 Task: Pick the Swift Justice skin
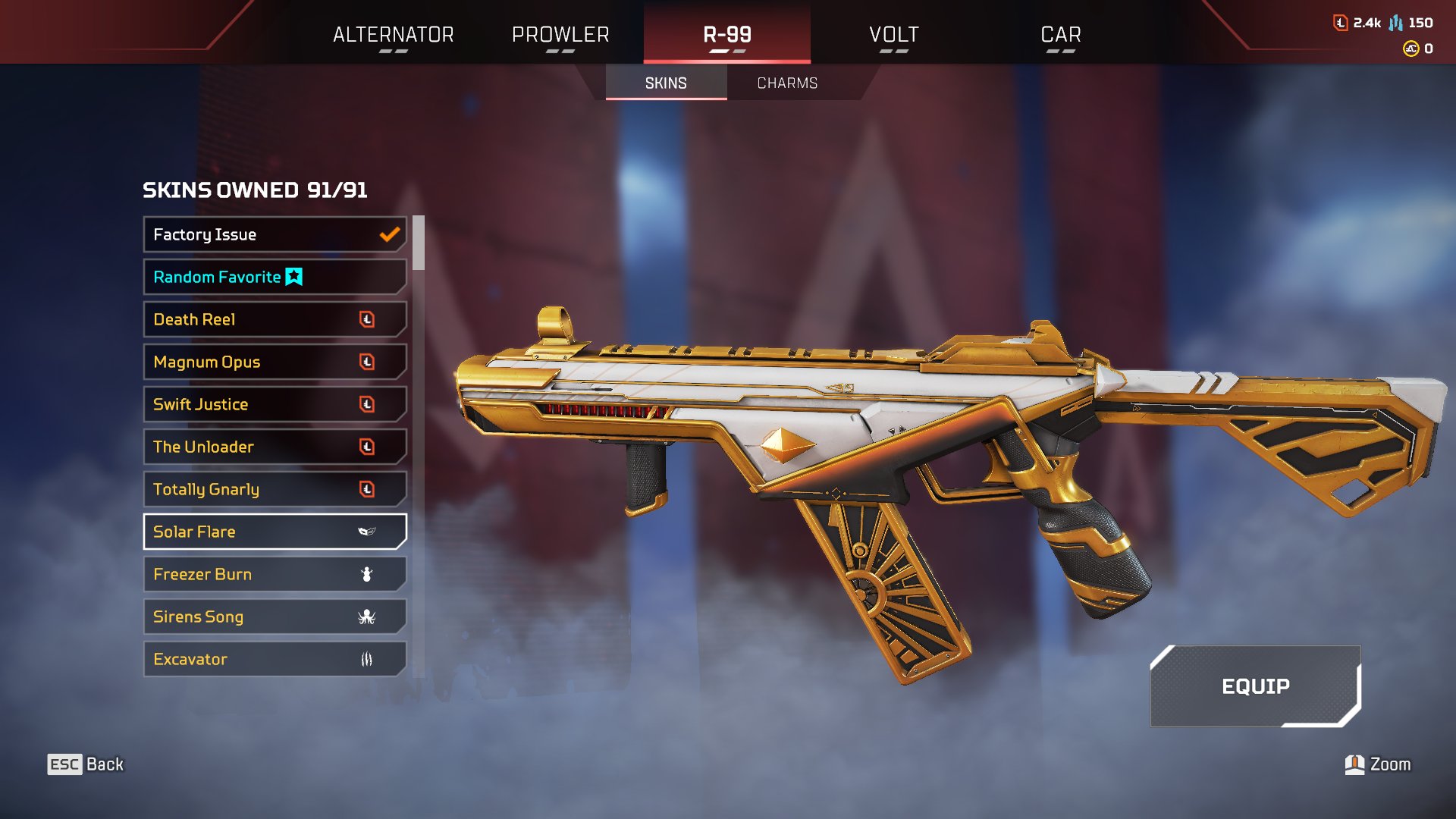coord(275,405)
